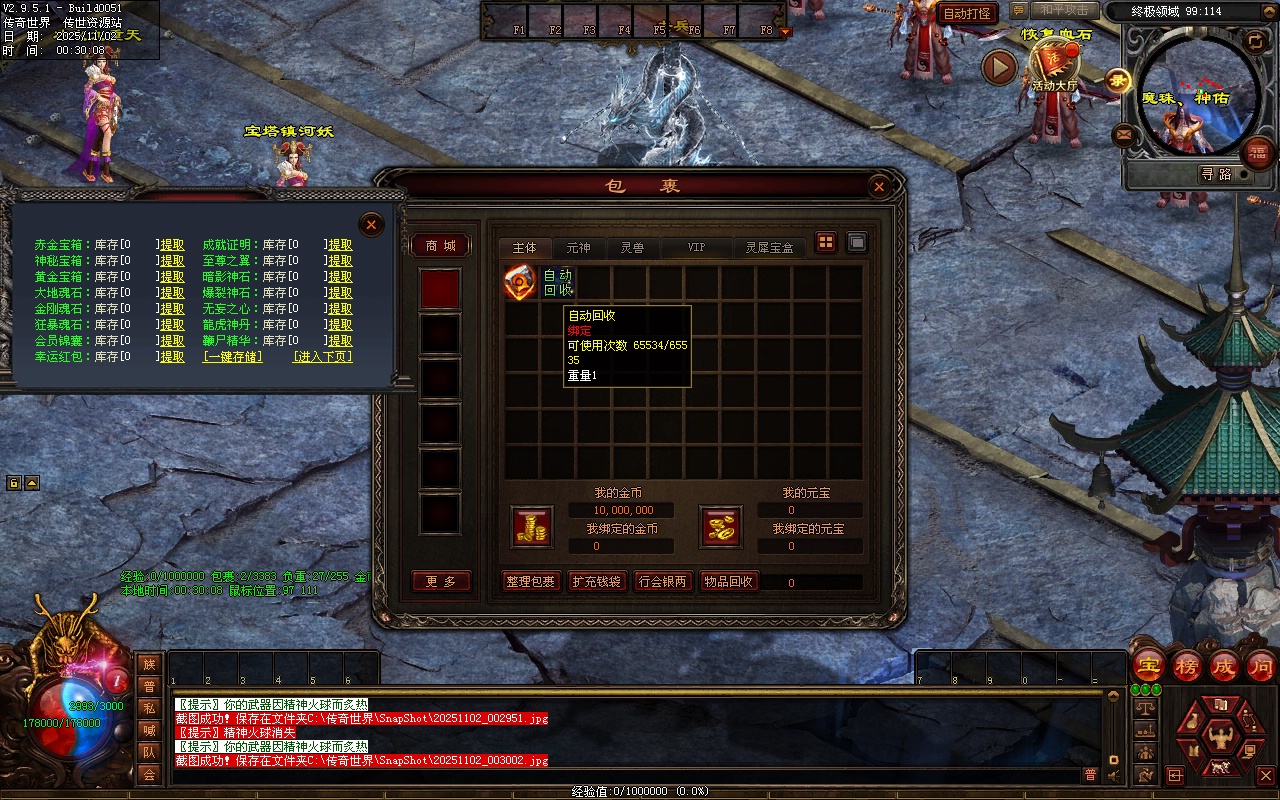1280x800 pixels.
Task: Expand bag with 扩充钱袋 button
Action: 597,582
